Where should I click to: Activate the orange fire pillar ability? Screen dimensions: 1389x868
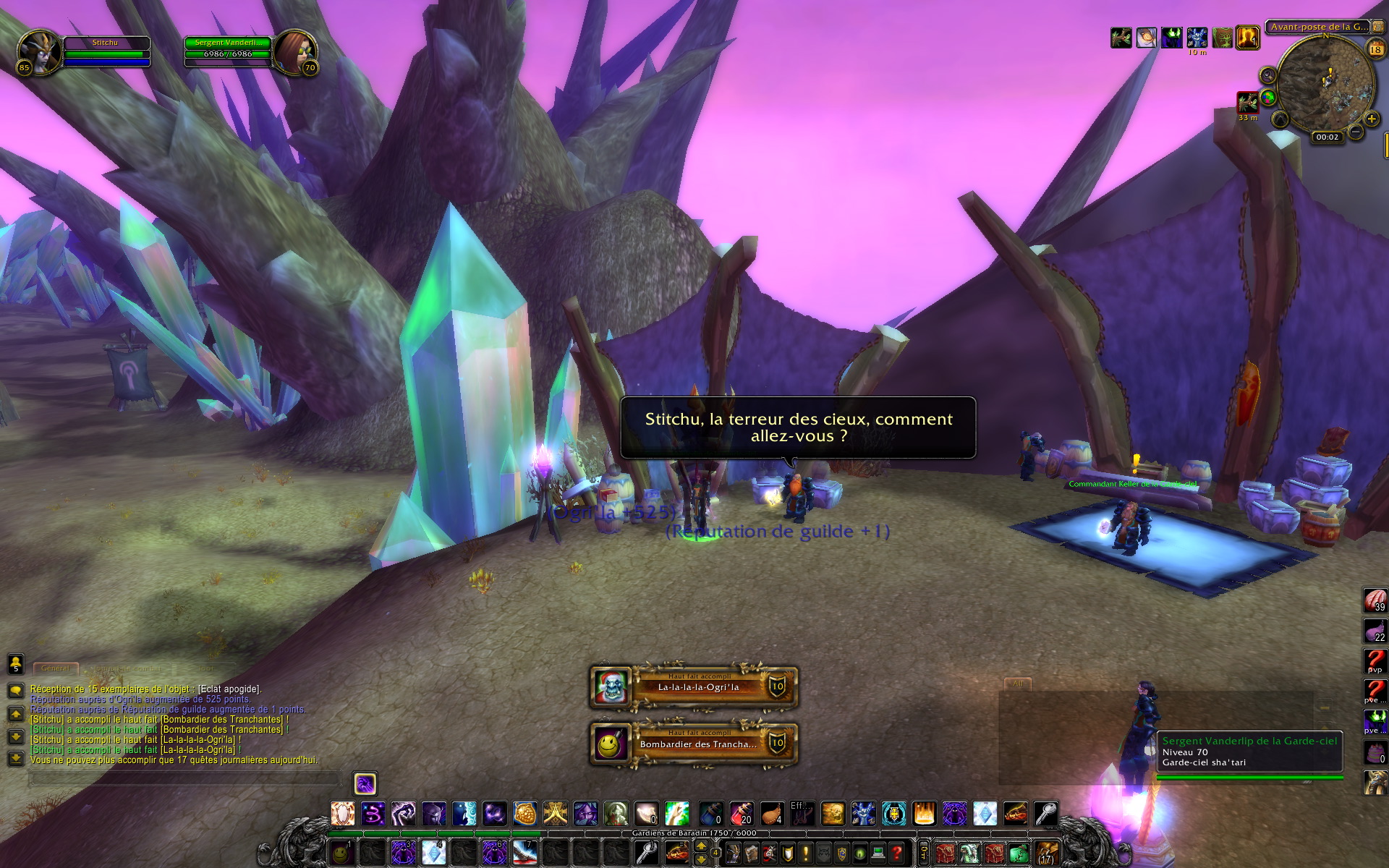point(924,814)
